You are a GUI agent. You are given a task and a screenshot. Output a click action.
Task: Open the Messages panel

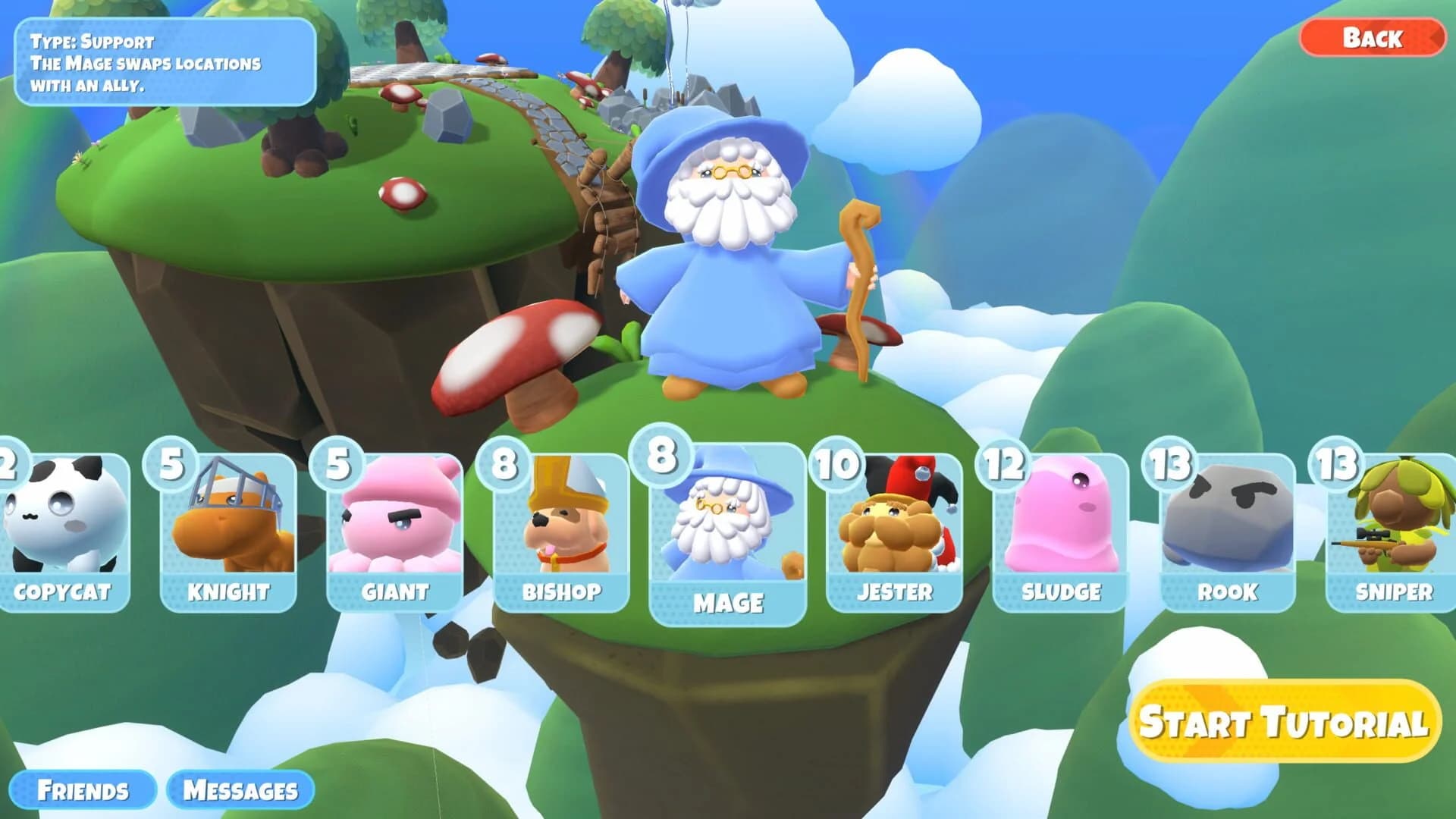click(240, 789)
